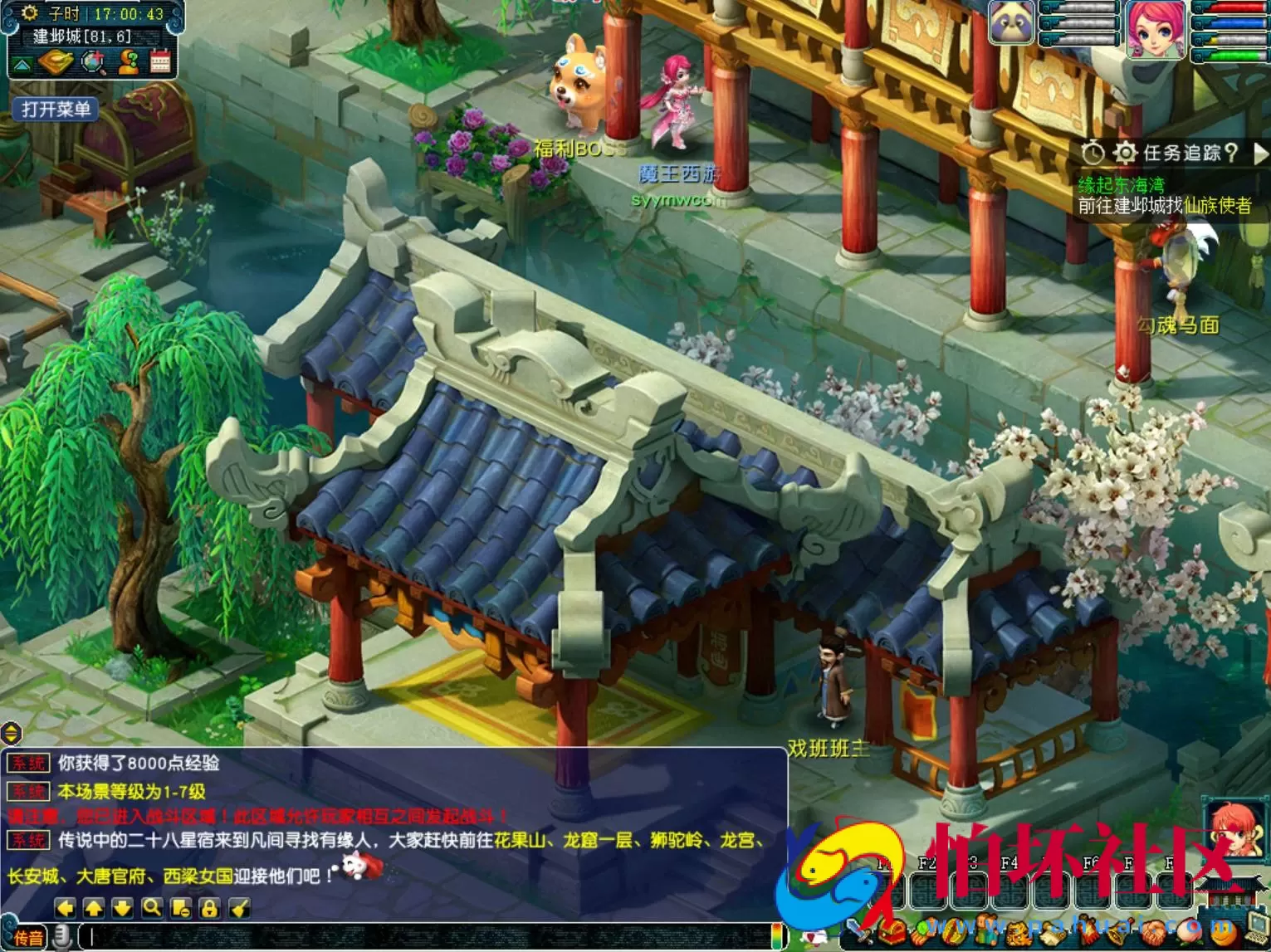Click the lock icon above the chat input
The height and width of the screenshot is (952, 1271).
[x=211, y=910]
